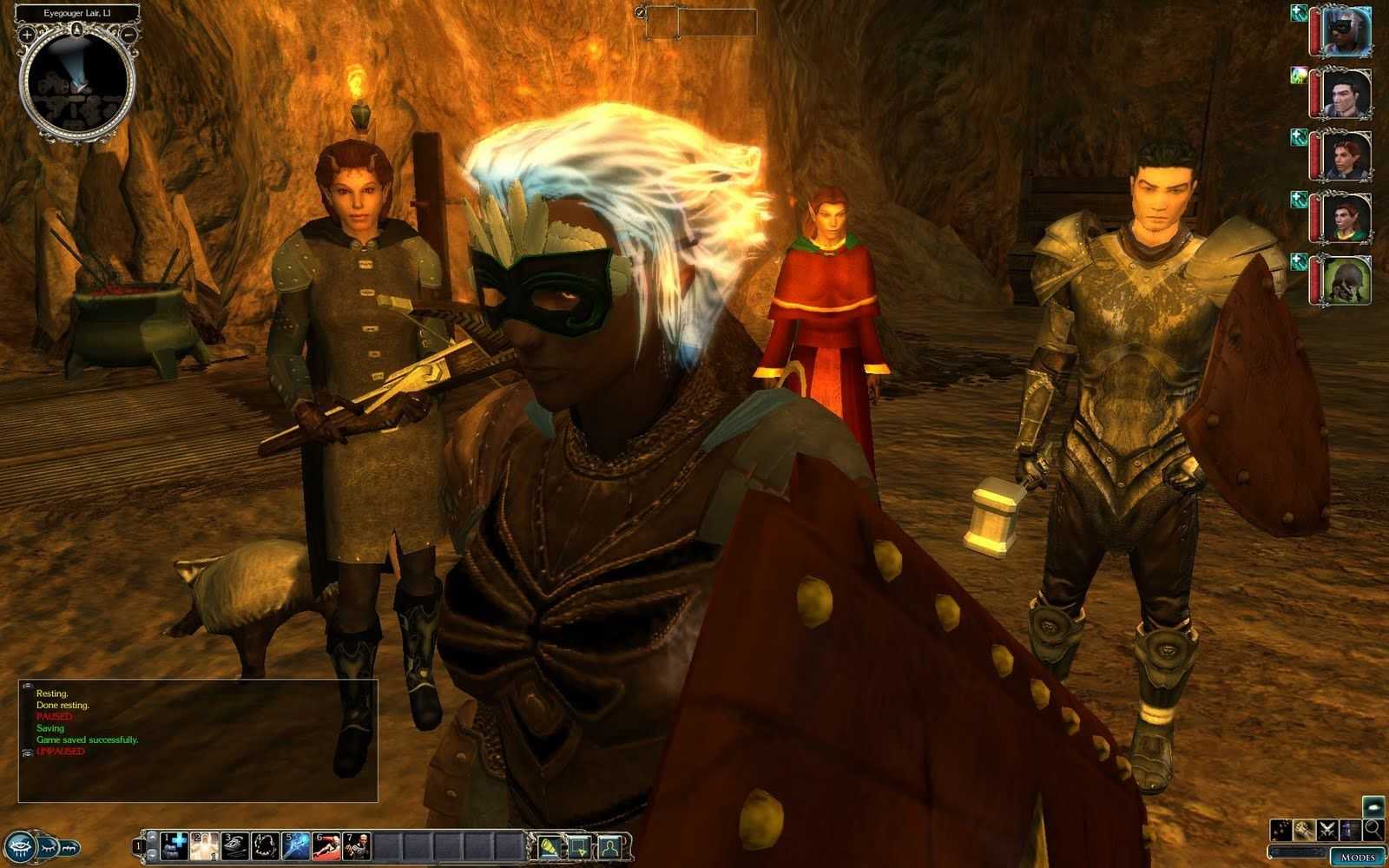Zoom in the minimap with plus button
This screenshot has width=1389, height=868.
[28, 35]
